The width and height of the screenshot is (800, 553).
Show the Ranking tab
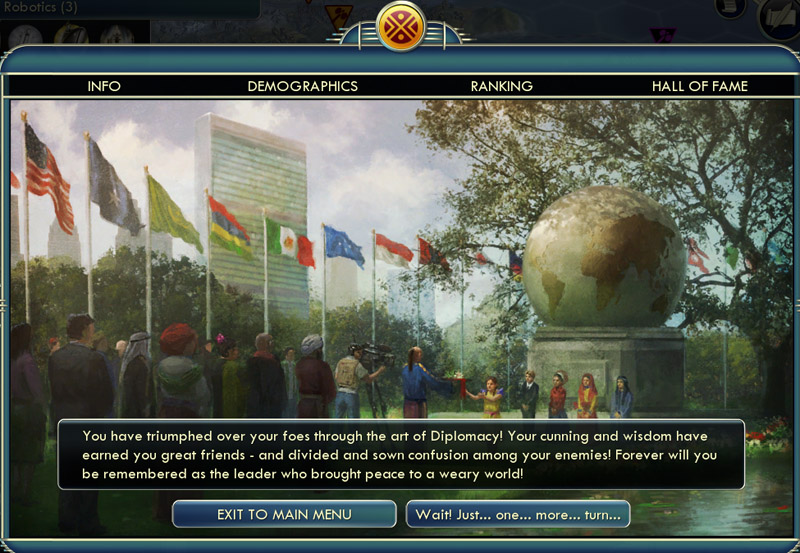(x=501, y=86)
